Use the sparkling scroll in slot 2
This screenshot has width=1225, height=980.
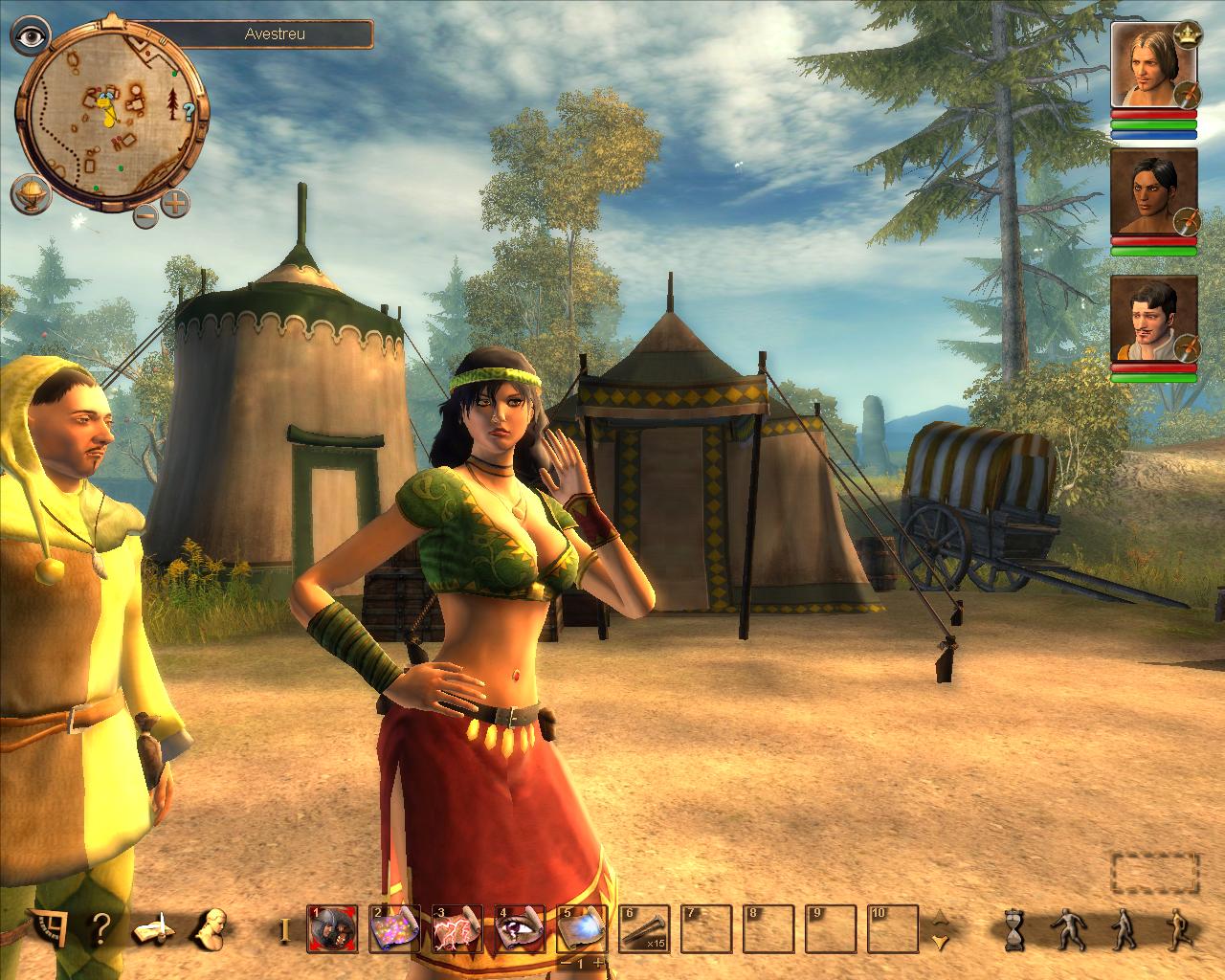coord(394,928)
